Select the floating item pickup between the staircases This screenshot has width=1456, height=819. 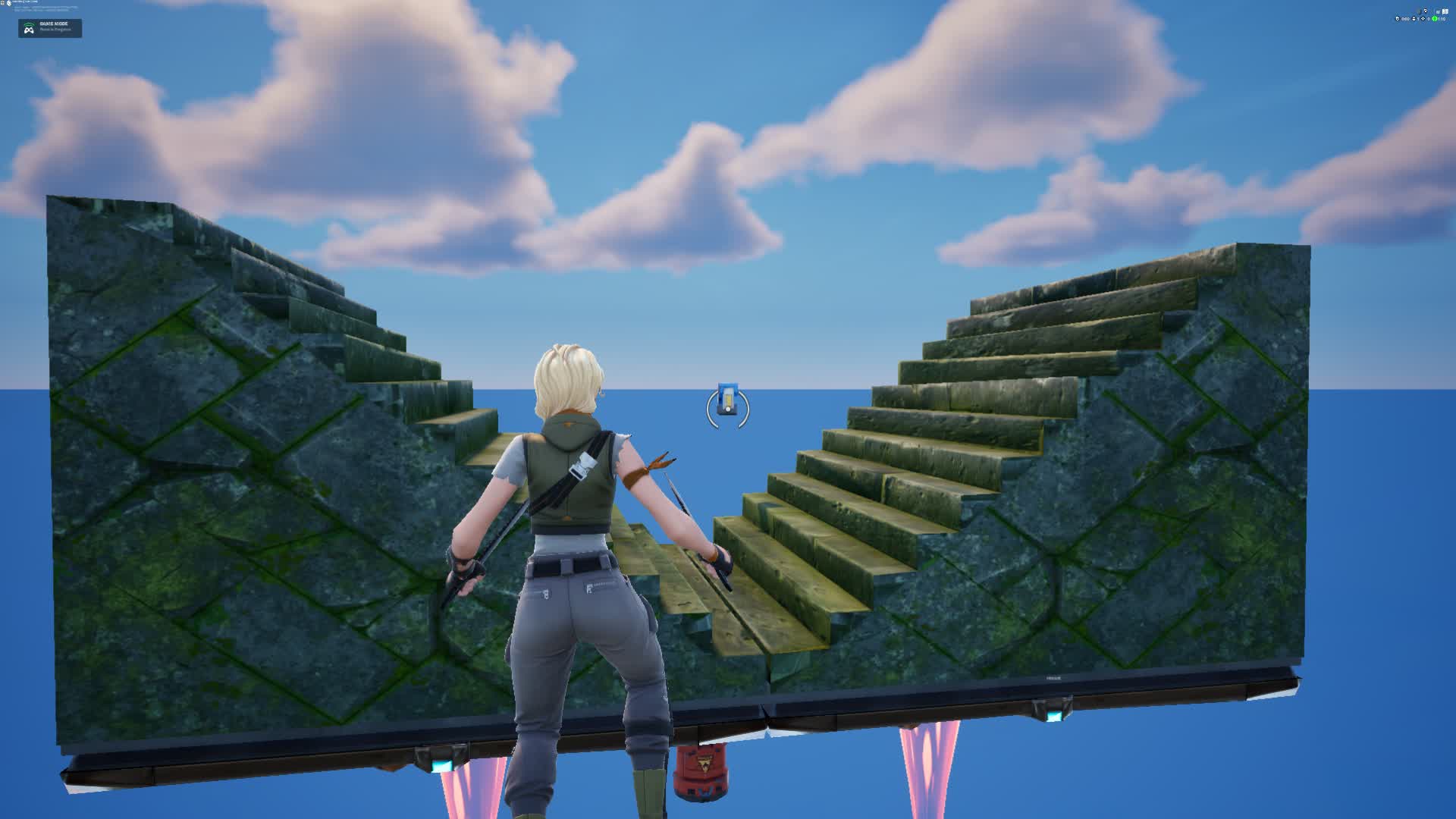click(726, 400)
